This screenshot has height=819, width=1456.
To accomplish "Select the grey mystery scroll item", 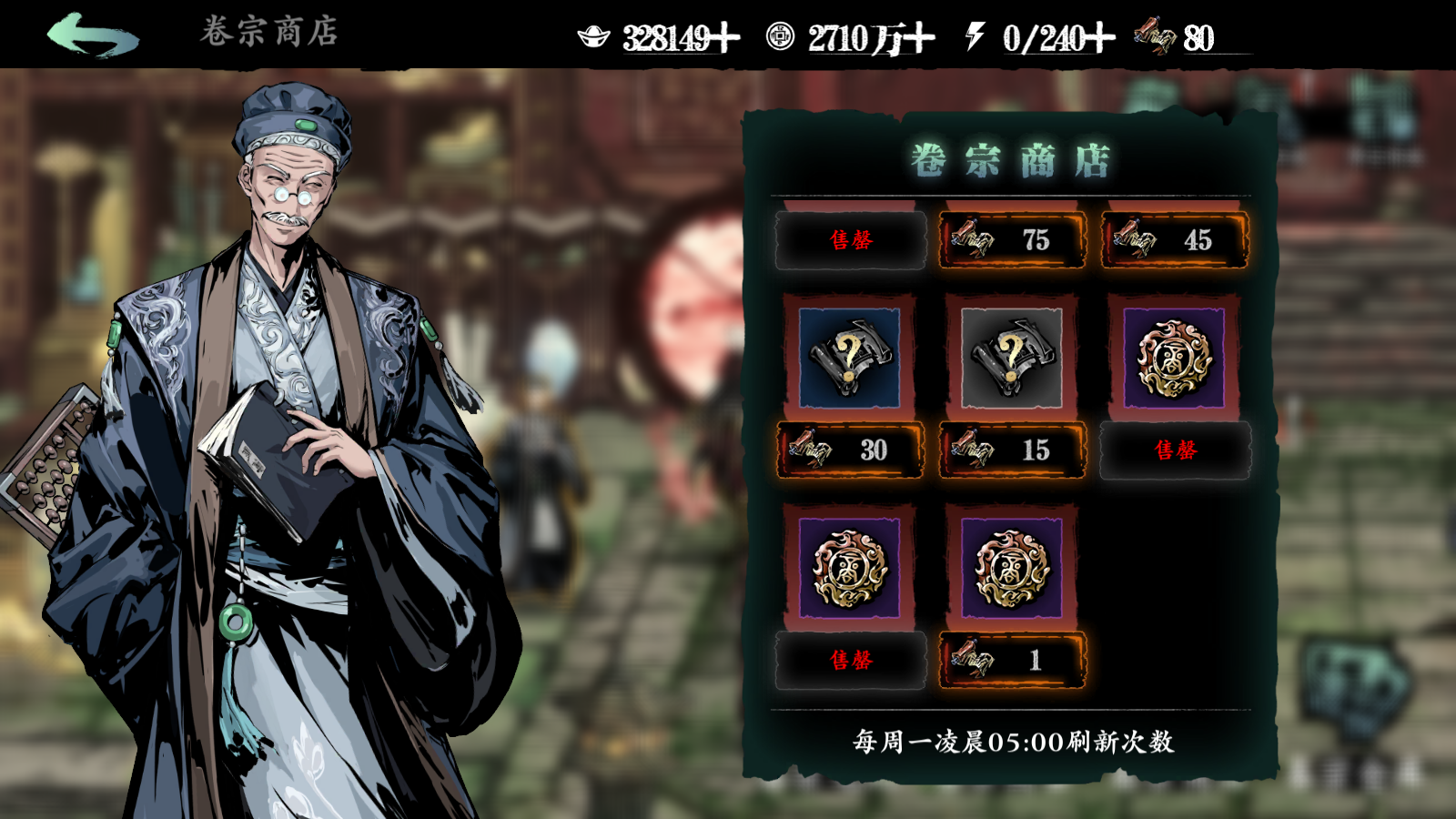I will 1011,358.
